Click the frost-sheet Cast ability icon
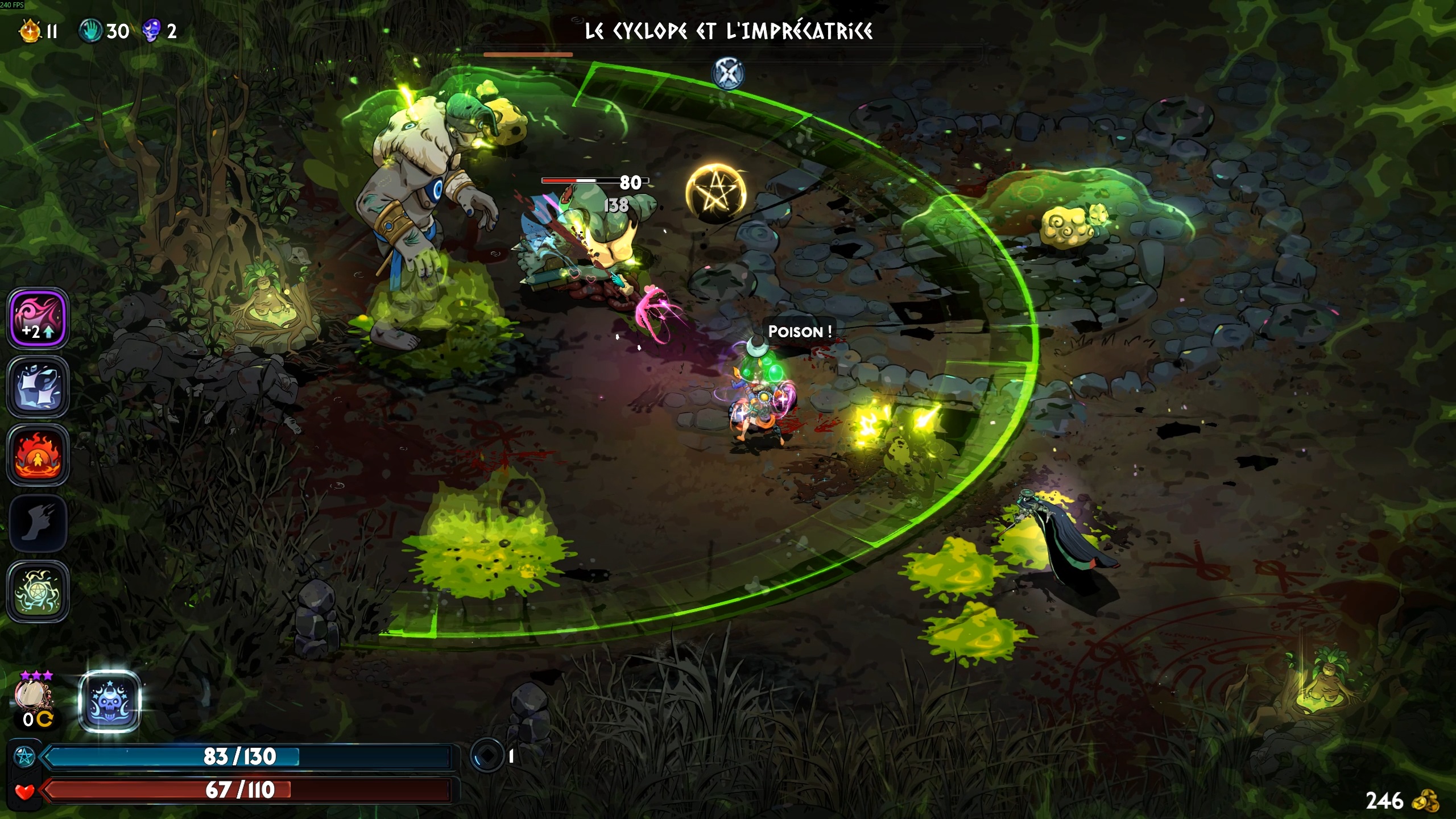The height and width of the screenshot is (819, 1456). click(x=37, y=387)
